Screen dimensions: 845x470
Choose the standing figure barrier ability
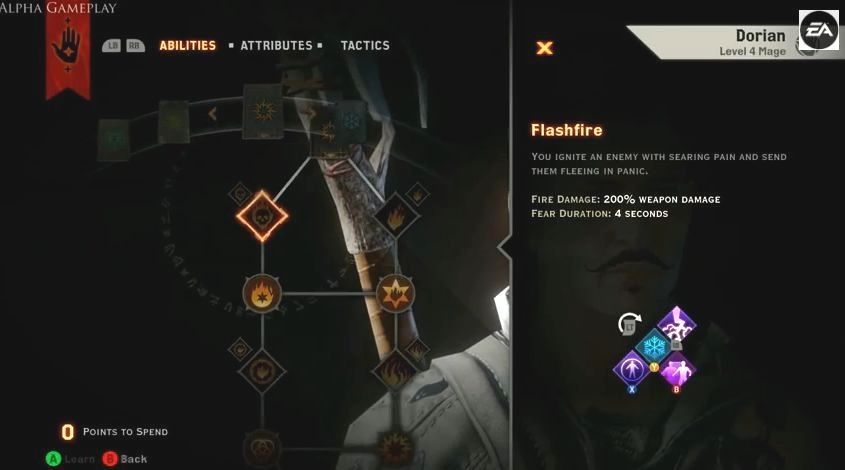[x=632, y=368]
